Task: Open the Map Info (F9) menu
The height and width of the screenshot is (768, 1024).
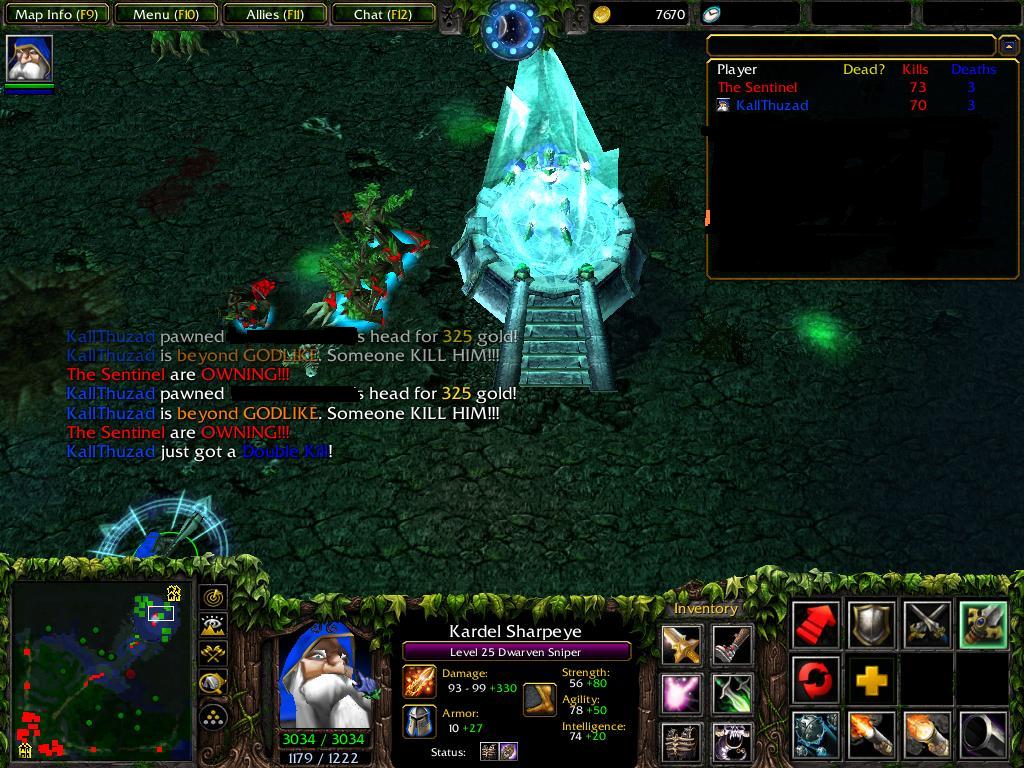Action: [x=57, y=15]
